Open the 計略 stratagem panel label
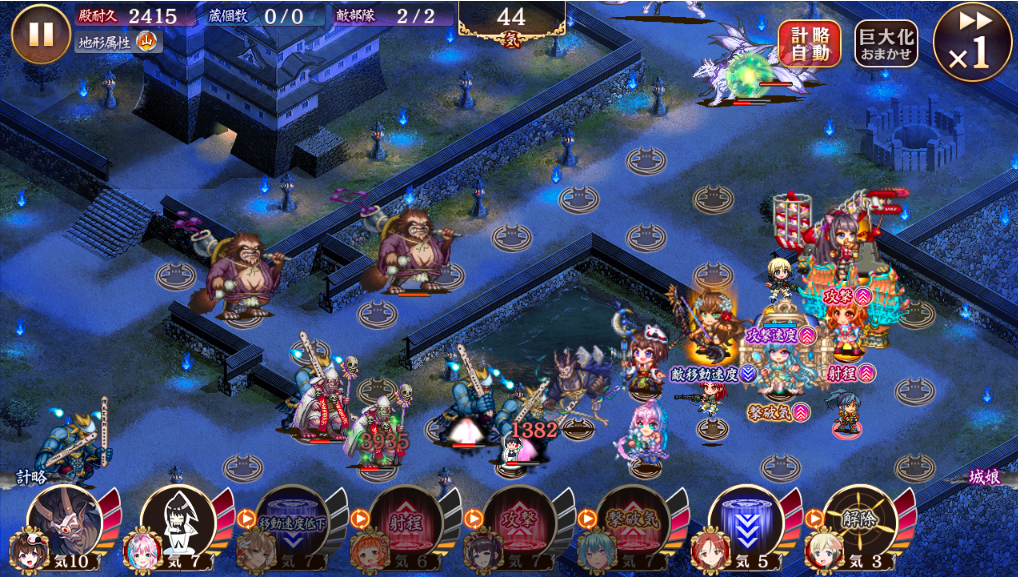Screen dimensions: 1018x577 (32, 478)
